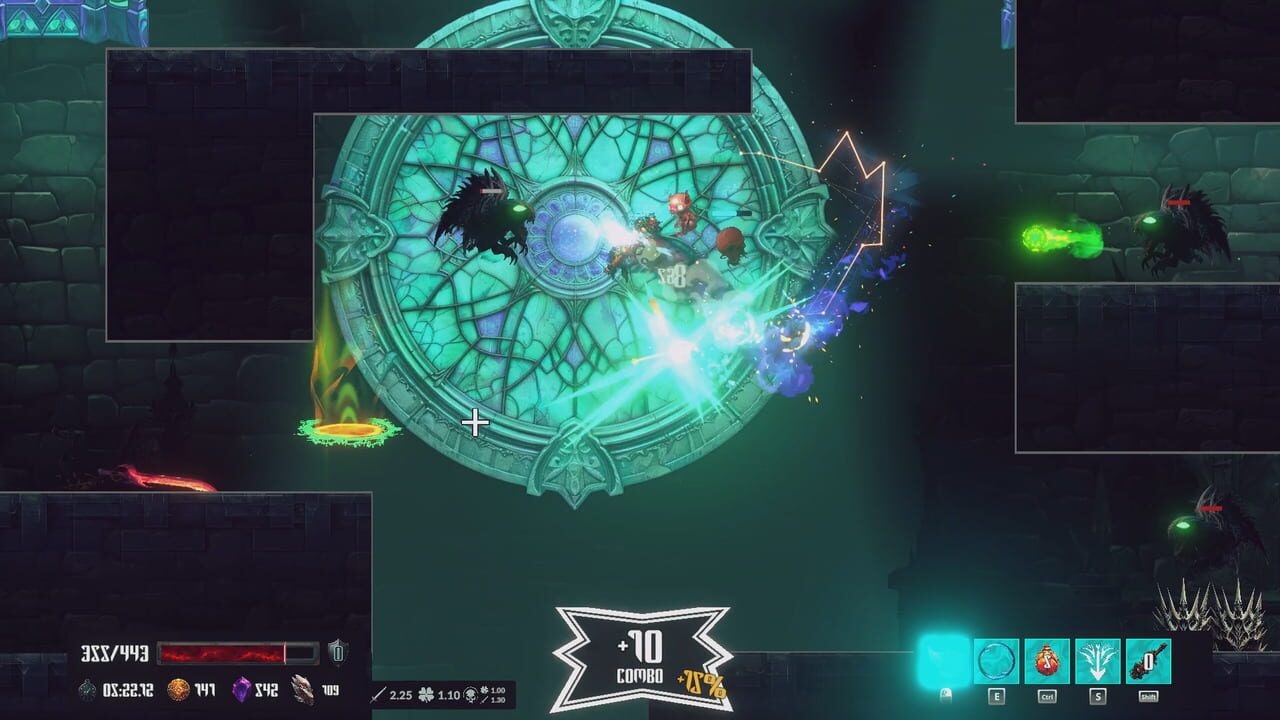
Task: Click the clover luck stat icon showing 1.10
Action: [426, 695]
